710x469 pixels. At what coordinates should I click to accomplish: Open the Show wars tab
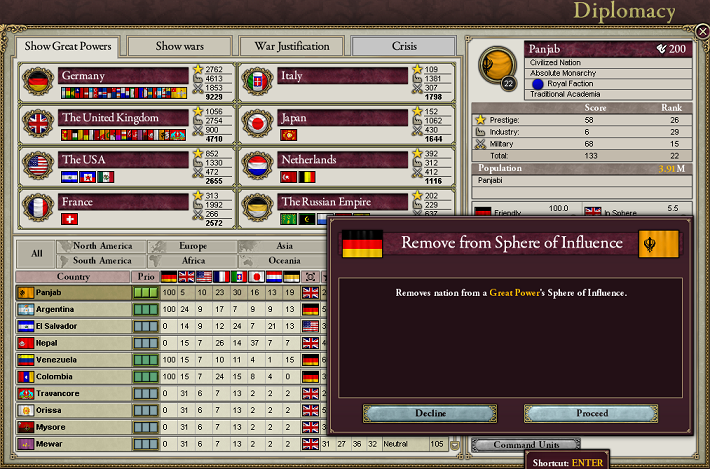coord(181,46)
